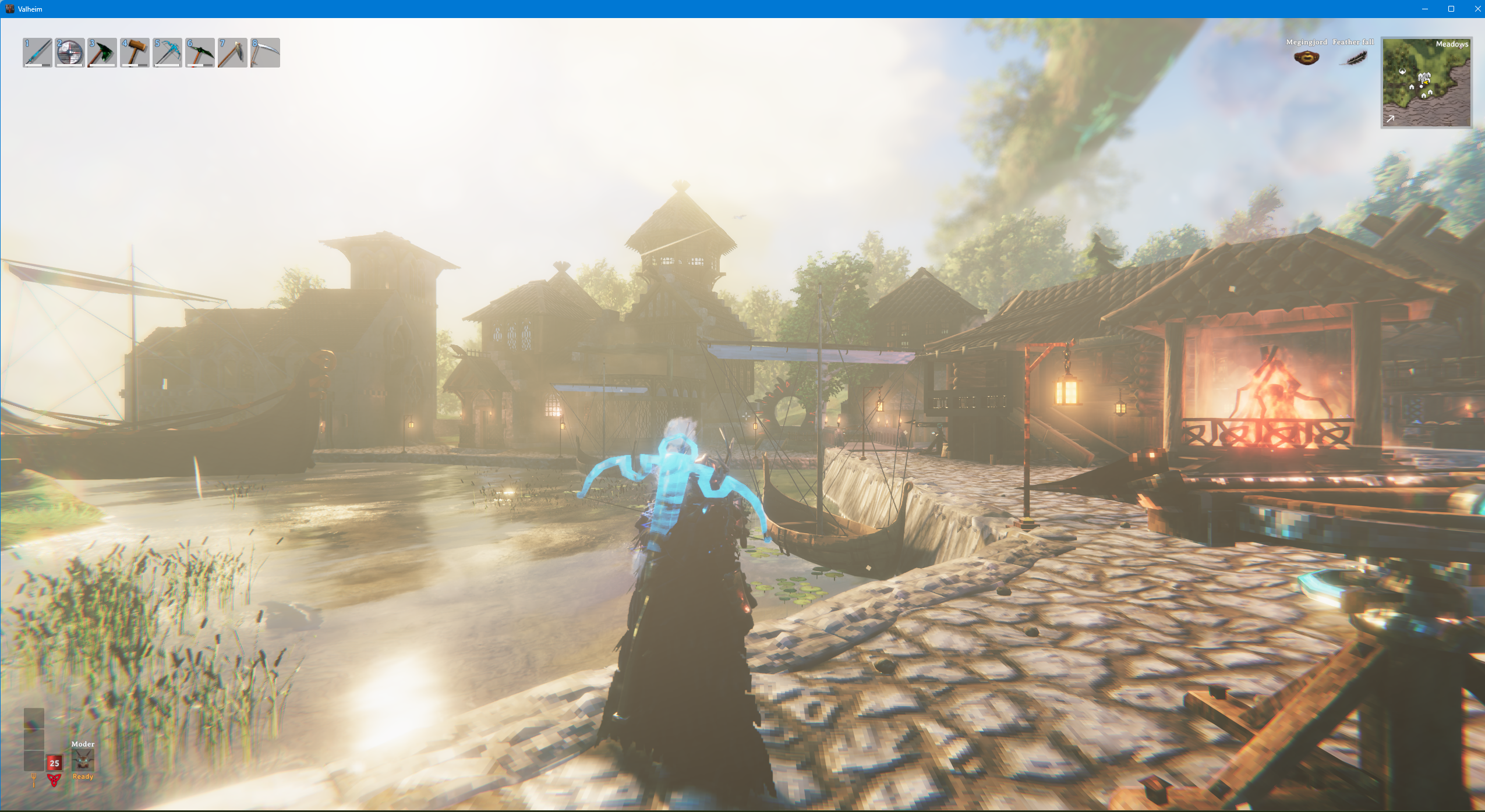Close the Valheim window
1485x812 pixels.
tap(1477, 9)
